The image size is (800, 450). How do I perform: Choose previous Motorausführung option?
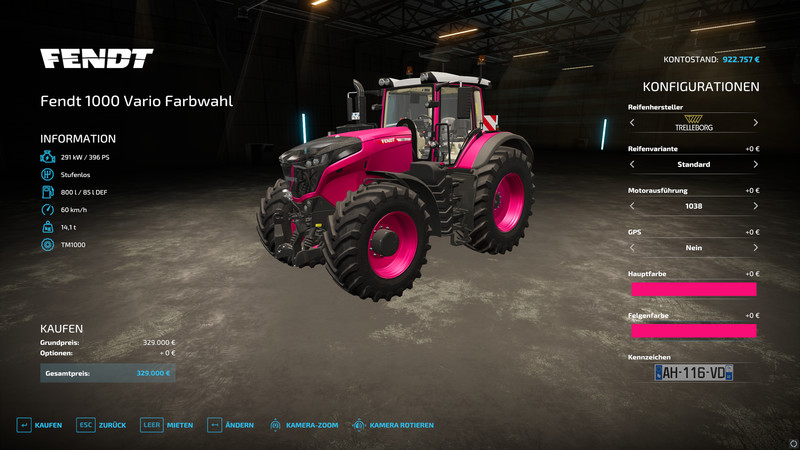click(x=632, y=206)
